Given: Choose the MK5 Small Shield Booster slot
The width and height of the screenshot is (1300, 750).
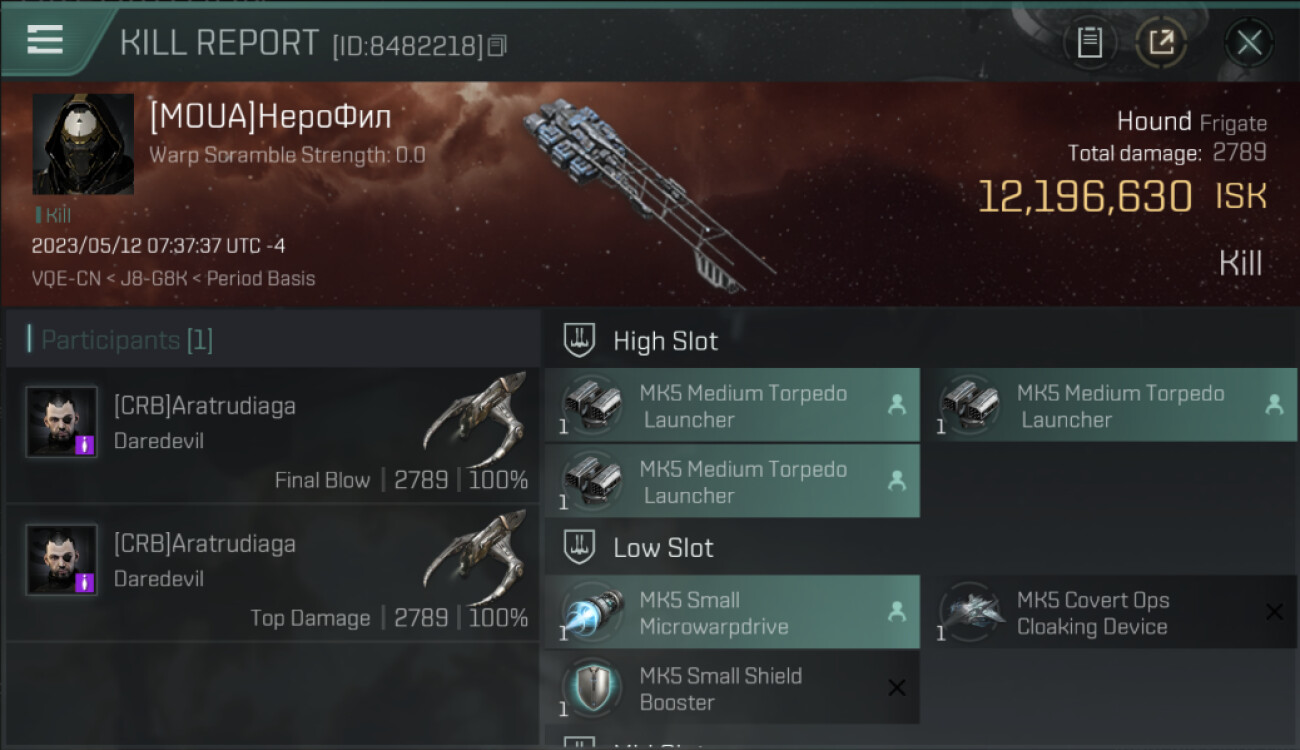Looking at the screenshot, I should [732, 688].
